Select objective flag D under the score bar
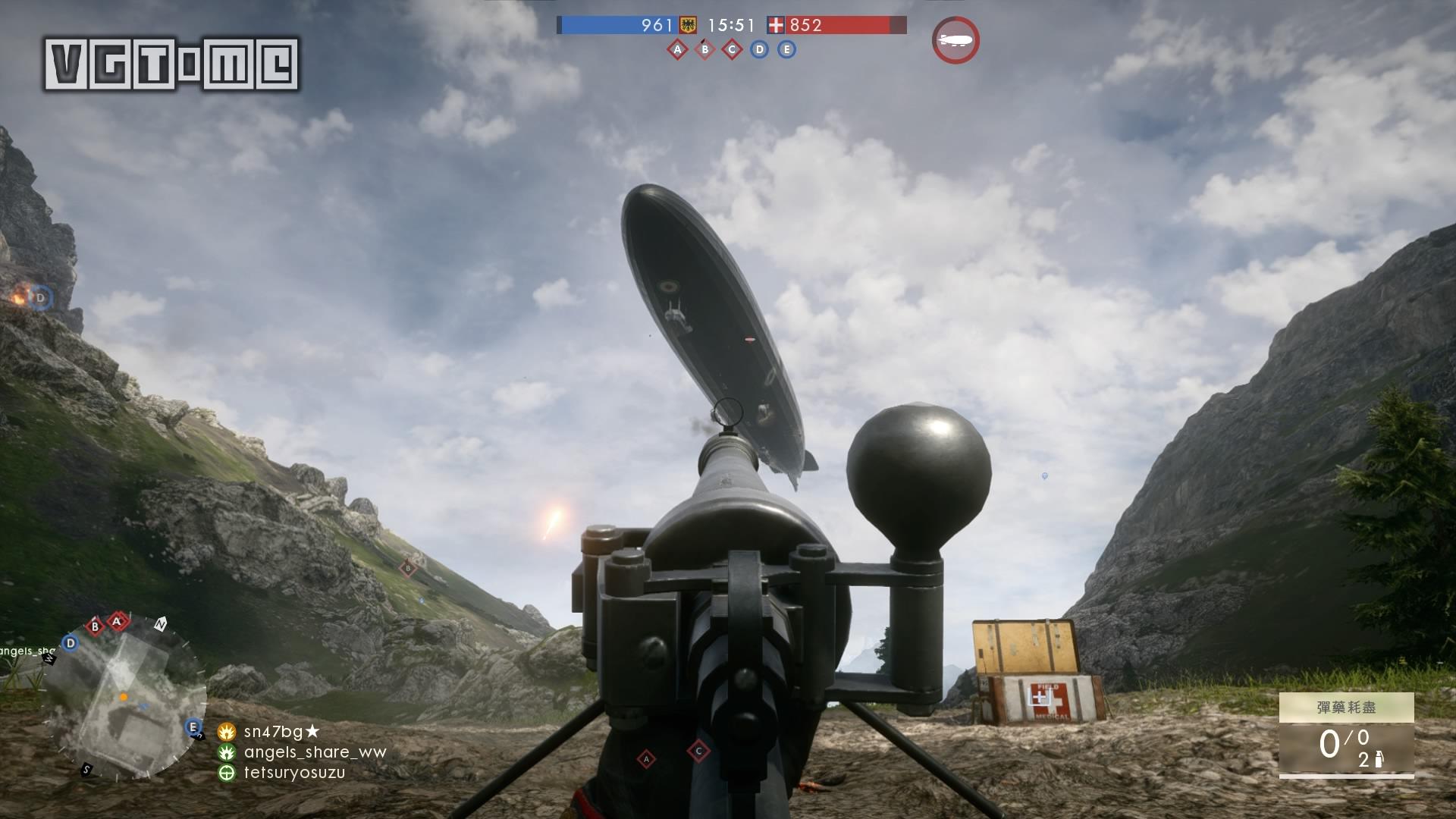Image resolution: width=1456 pixels, height=819 pixels. coord(759,50)
